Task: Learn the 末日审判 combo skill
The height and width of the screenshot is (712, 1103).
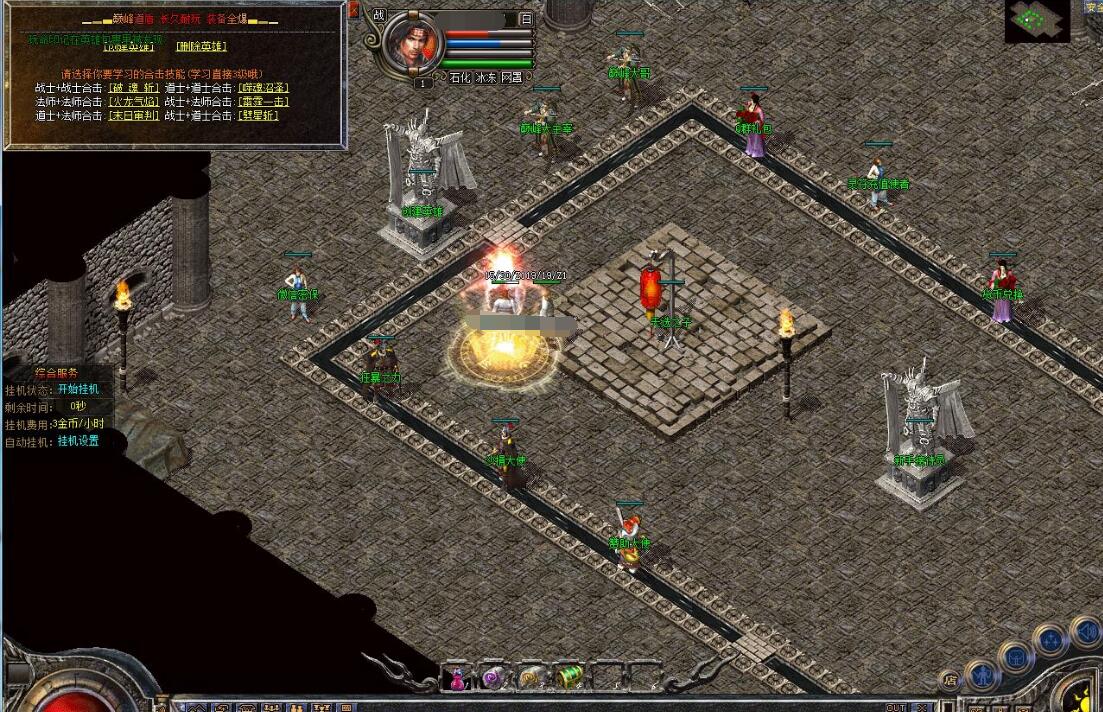Action: [x=132, y=115]
